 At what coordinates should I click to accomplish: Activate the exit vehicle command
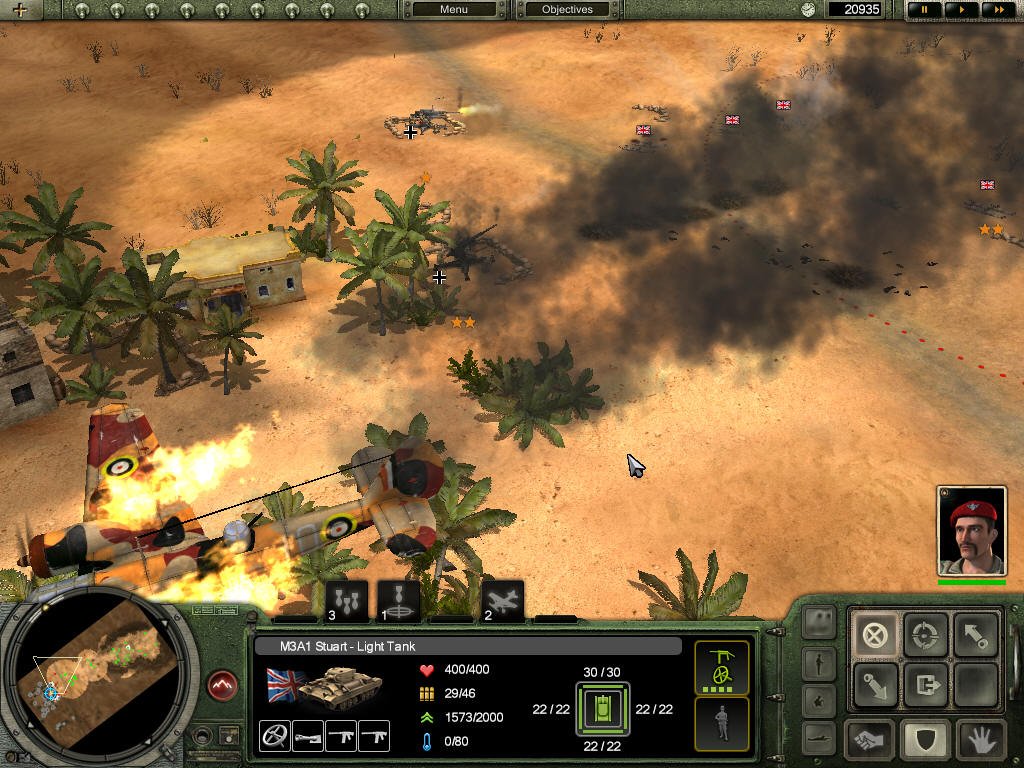pos(925,686)
